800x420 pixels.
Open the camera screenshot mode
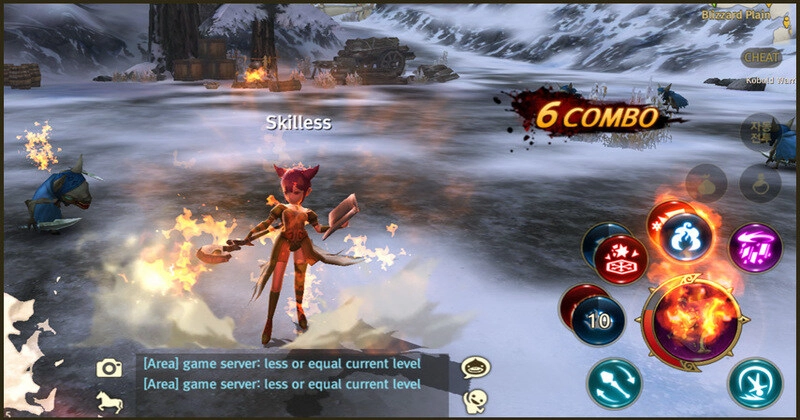[x=109, y=368]
